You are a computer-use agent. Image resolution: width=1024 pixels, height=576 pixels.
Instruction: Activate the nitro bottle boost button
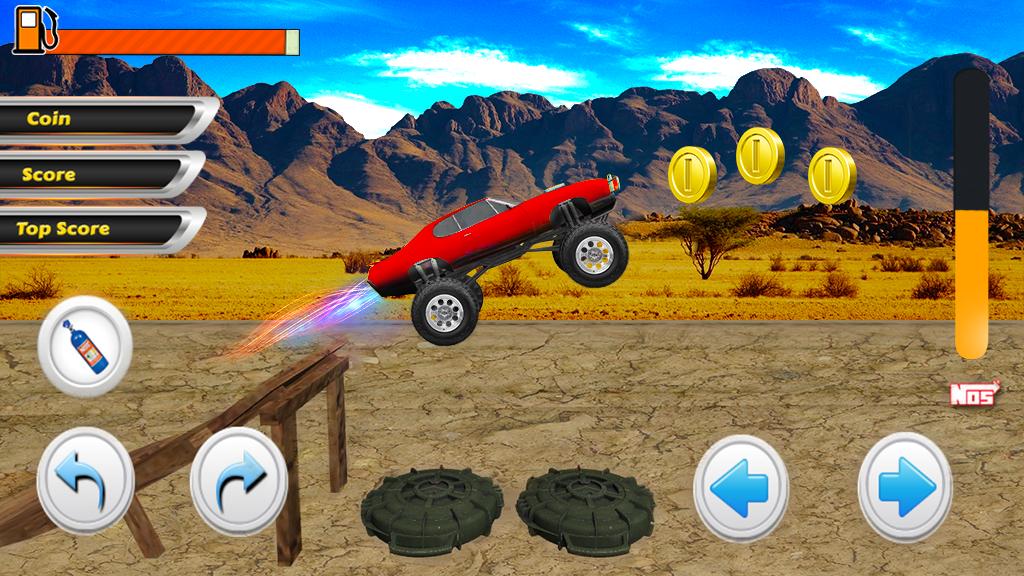85,346
